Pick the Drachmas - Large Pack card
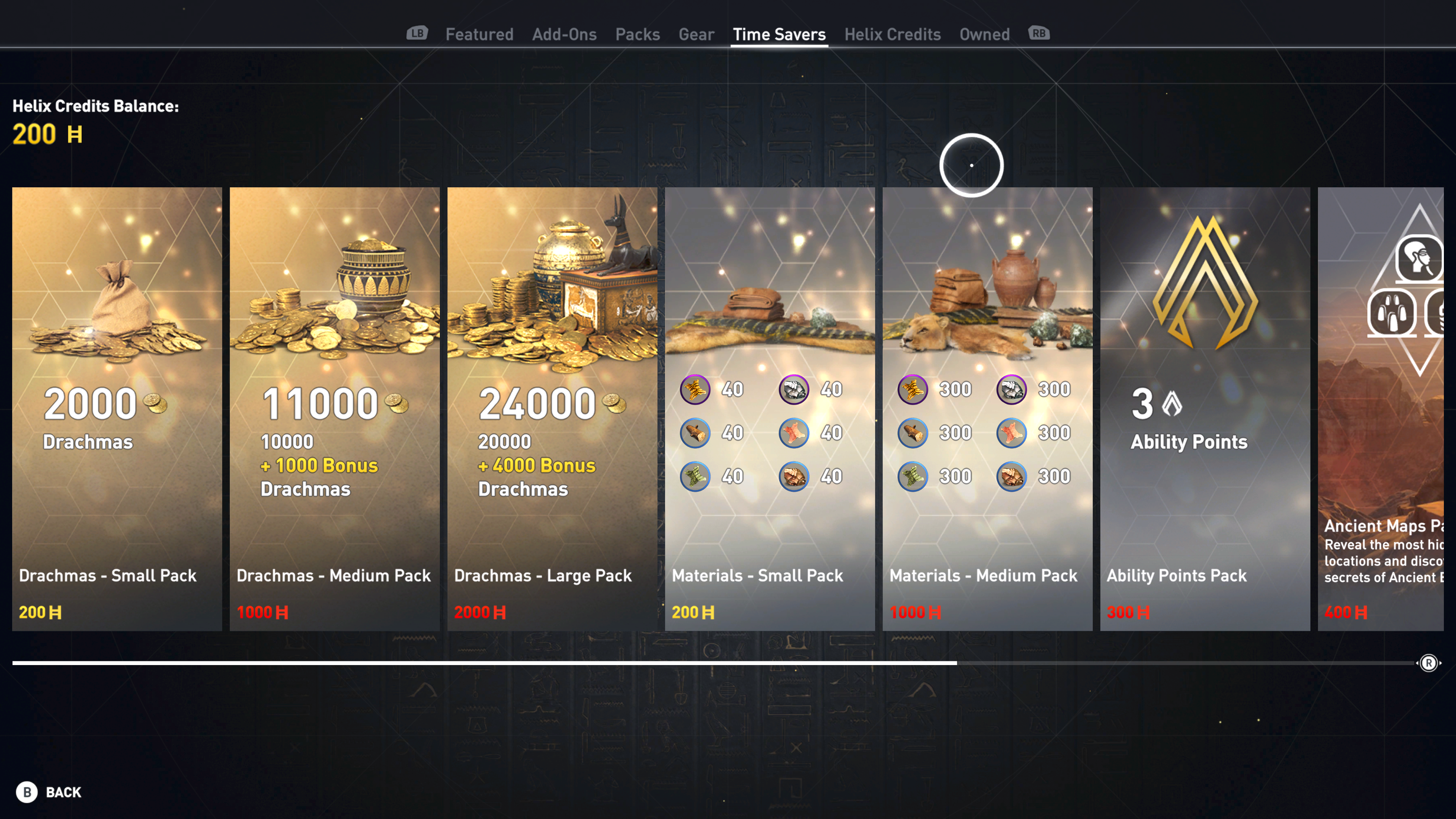 pyautogui.click(x=552, y=409)
